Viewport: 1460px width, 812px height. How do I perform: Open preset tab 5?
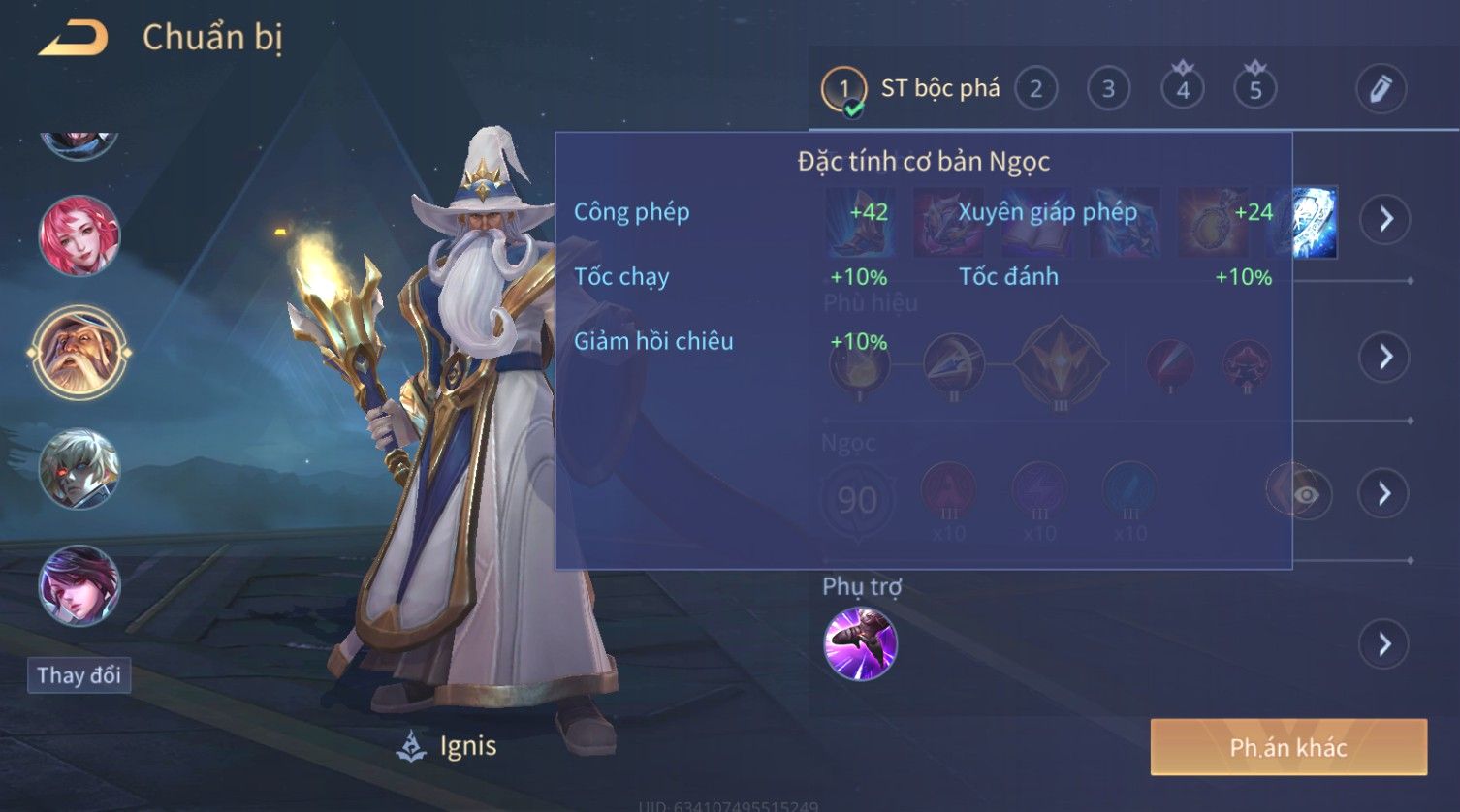click(x=1254, y=89)
